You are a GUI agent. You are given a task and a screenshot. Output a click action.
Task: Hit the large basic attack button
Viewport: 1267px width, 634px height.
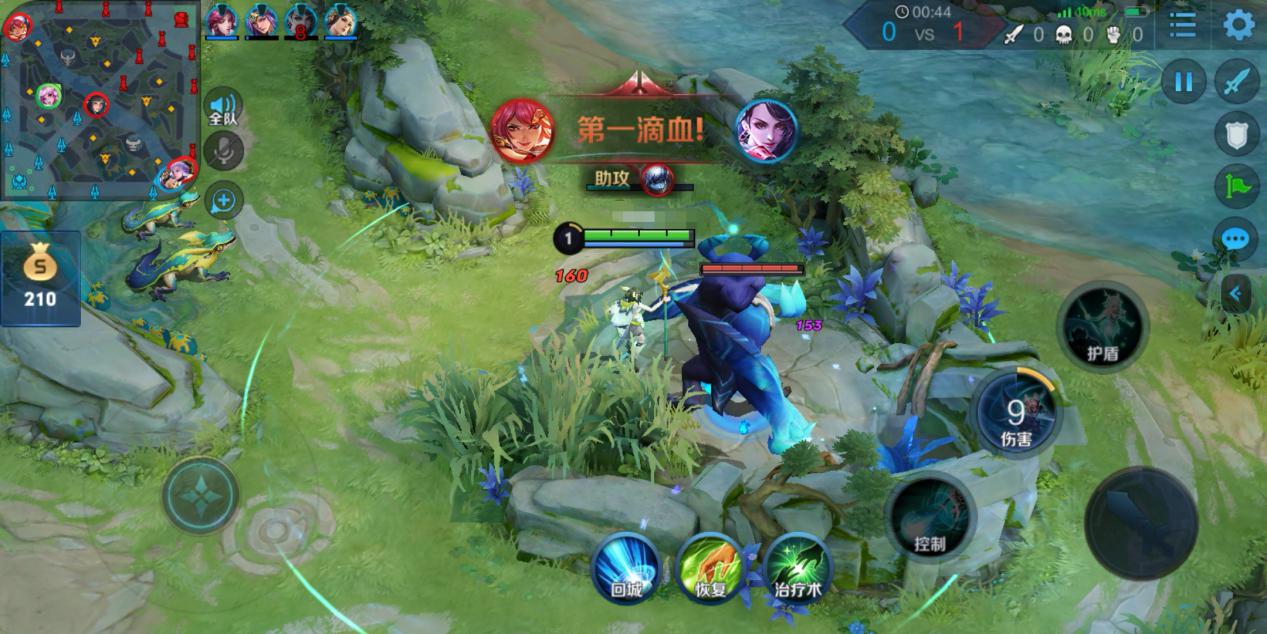(x=1141, y=522)
